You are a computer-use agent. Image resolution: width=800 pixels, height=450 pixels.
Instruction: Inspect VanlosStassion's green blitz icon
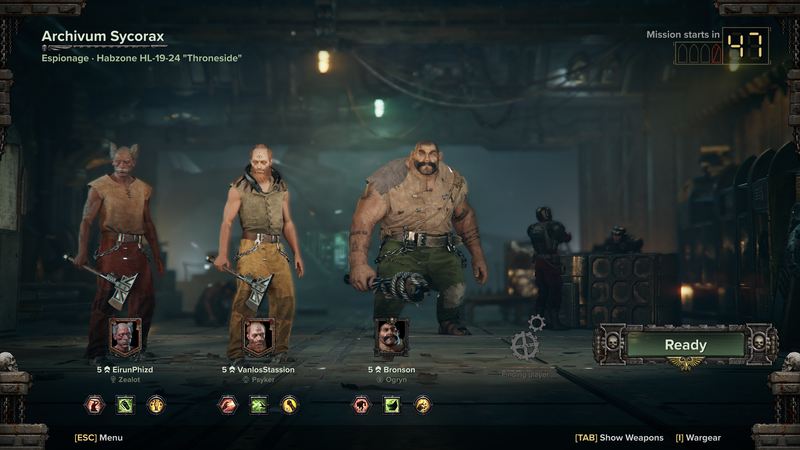pos(258,405)
